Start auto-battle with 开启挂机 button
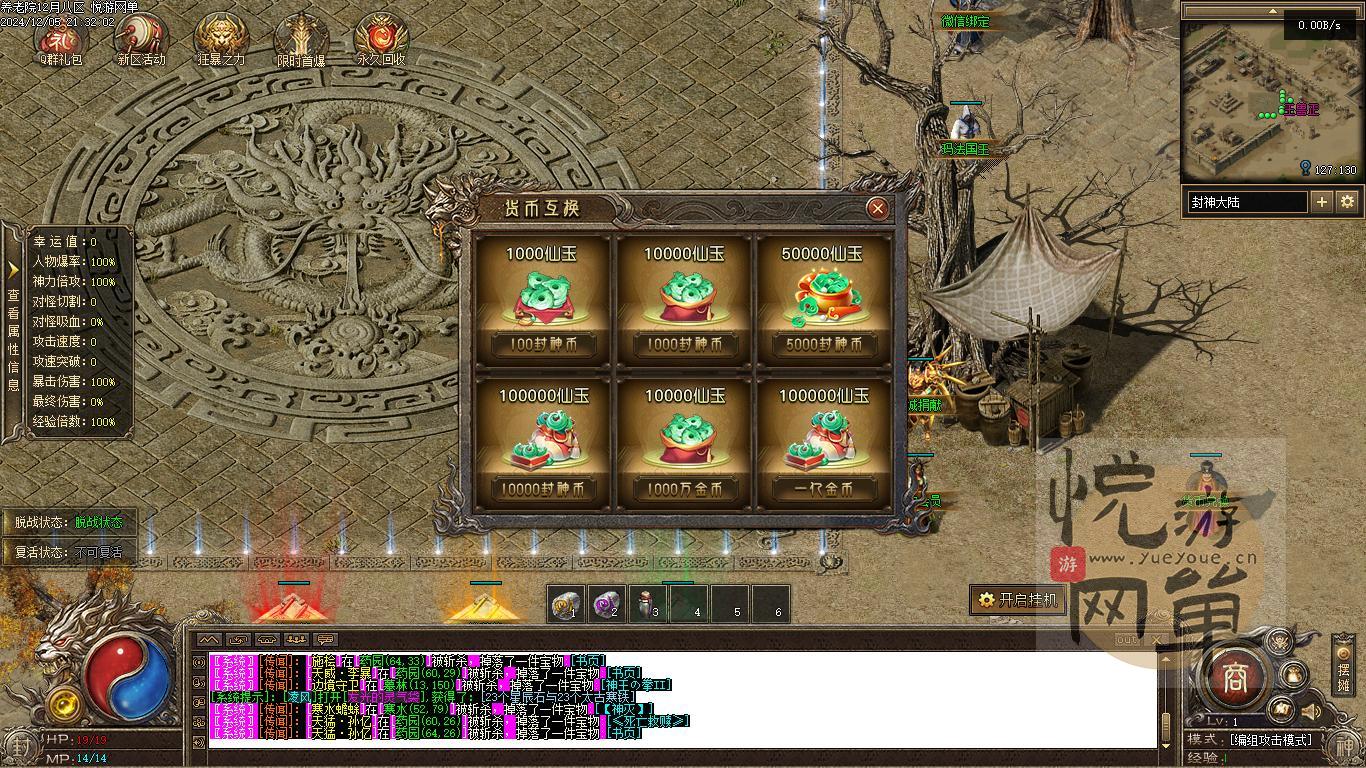 point(1017,600)
